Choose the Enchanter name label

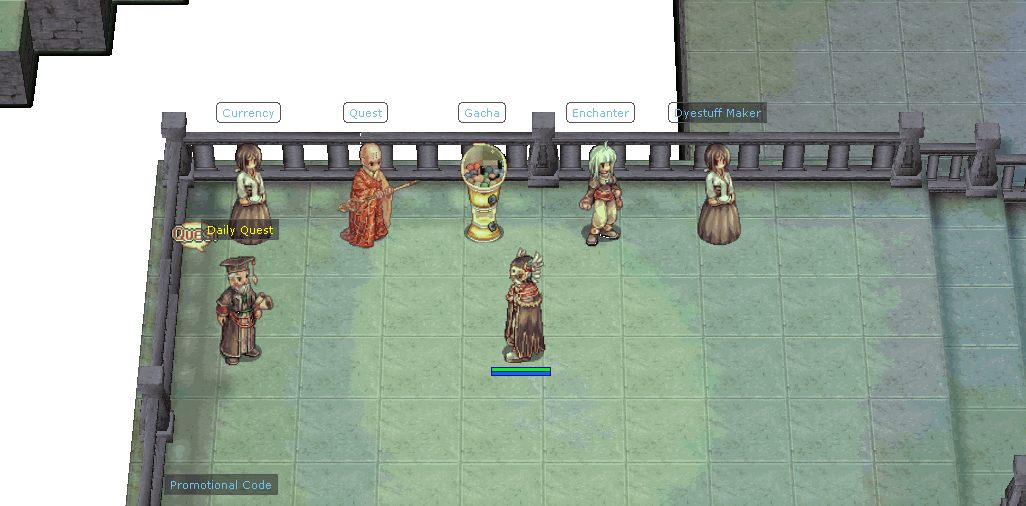600,113
